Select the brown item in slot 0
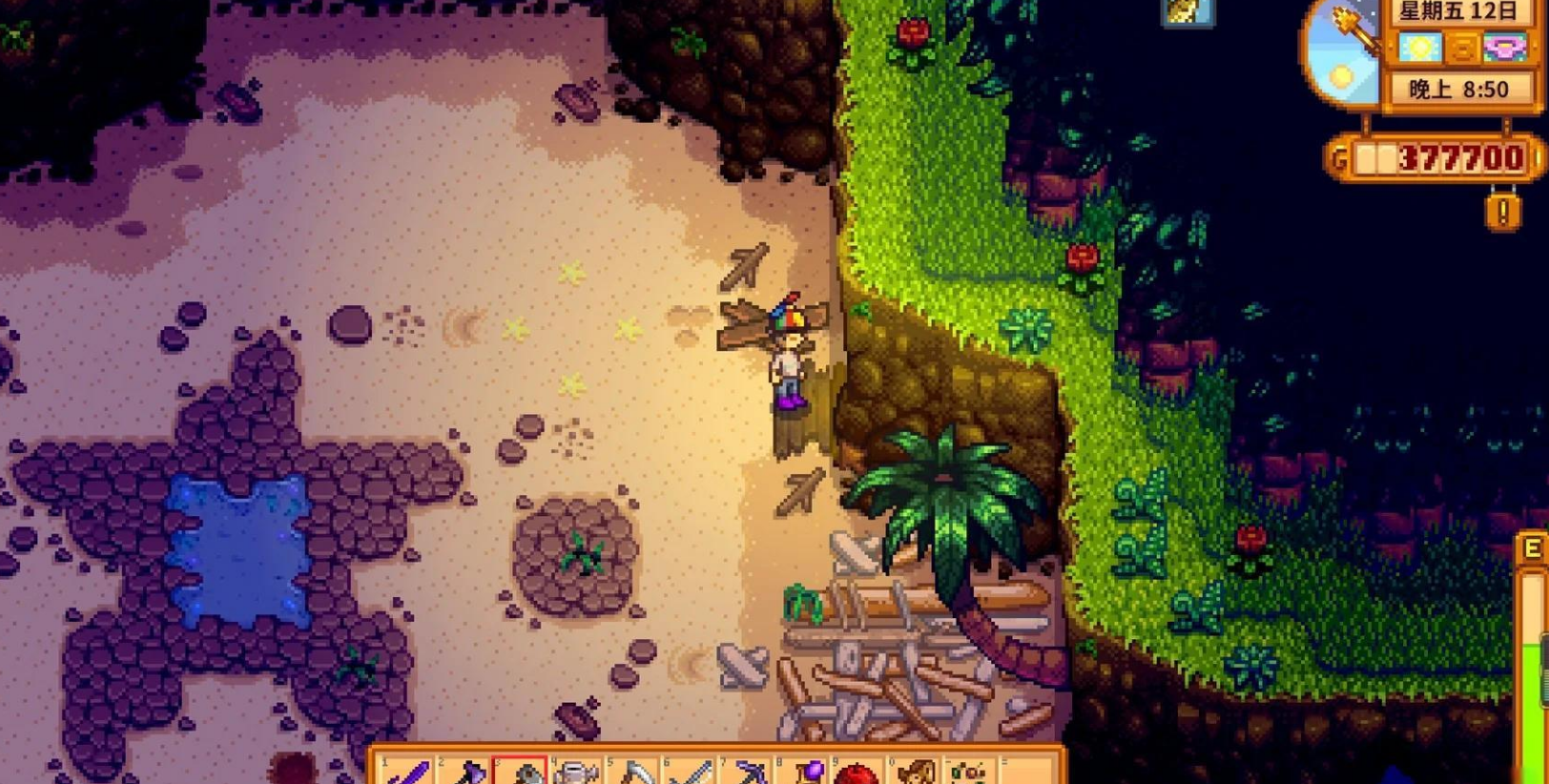 916,773
